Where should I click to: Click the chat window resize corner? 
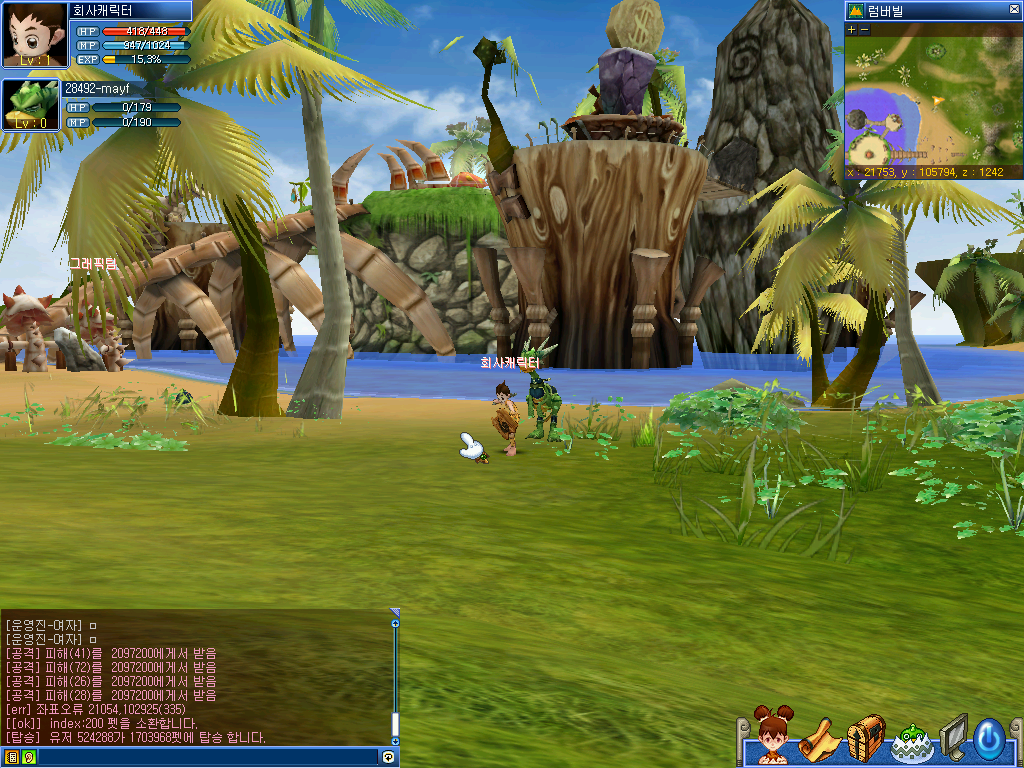tap(395, 612)
